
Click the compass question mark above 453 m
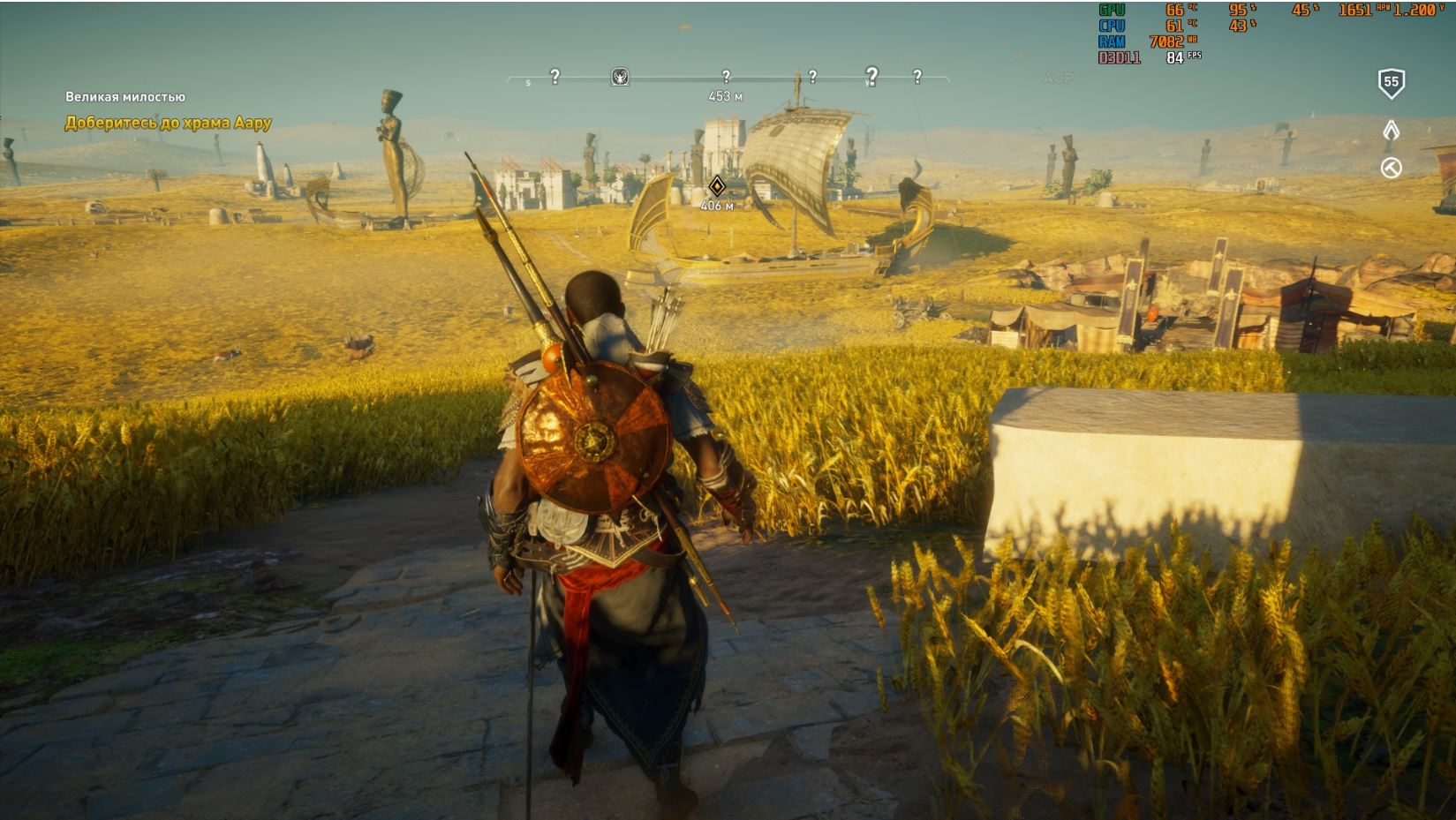(726, 77)
